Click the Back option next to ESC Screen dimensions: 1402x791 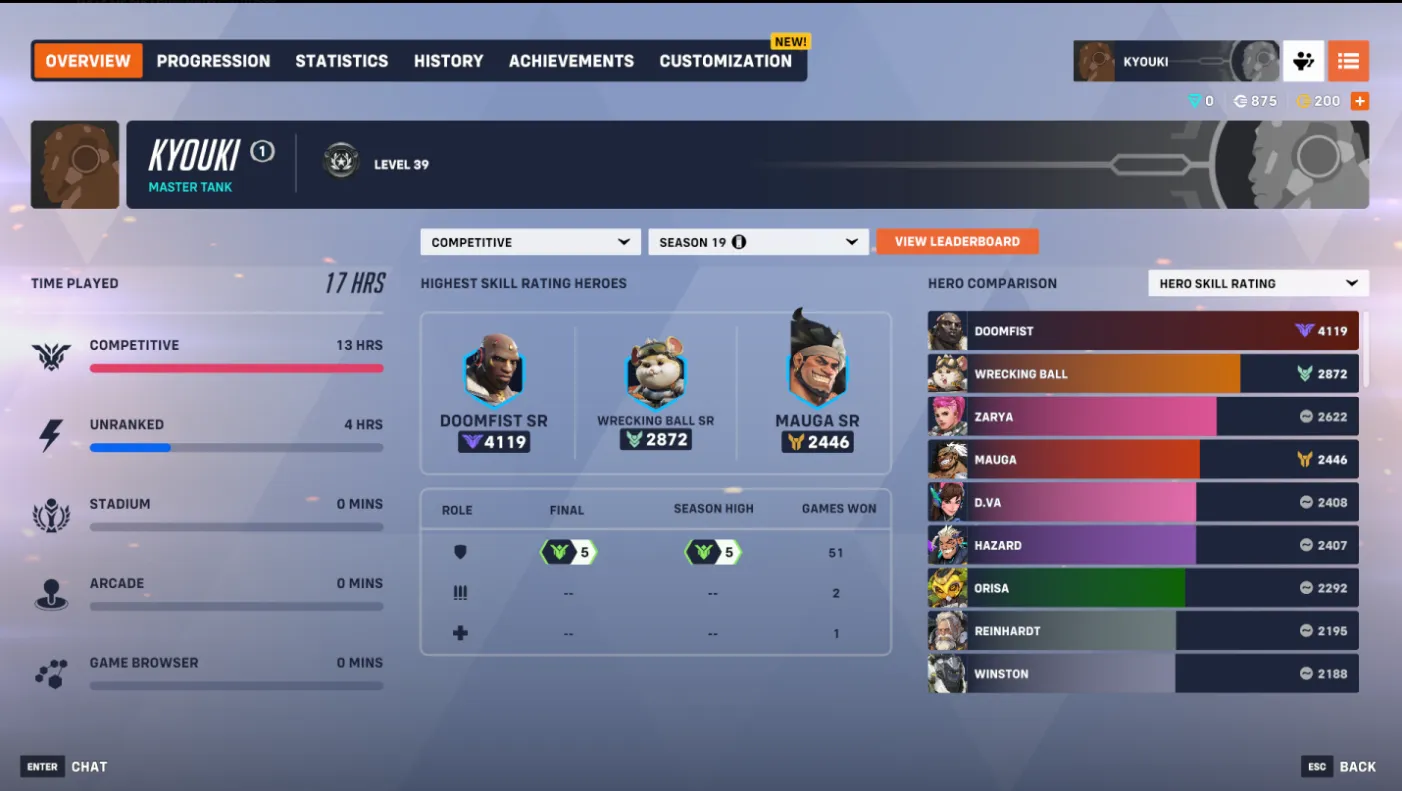tap(1356, 766)
